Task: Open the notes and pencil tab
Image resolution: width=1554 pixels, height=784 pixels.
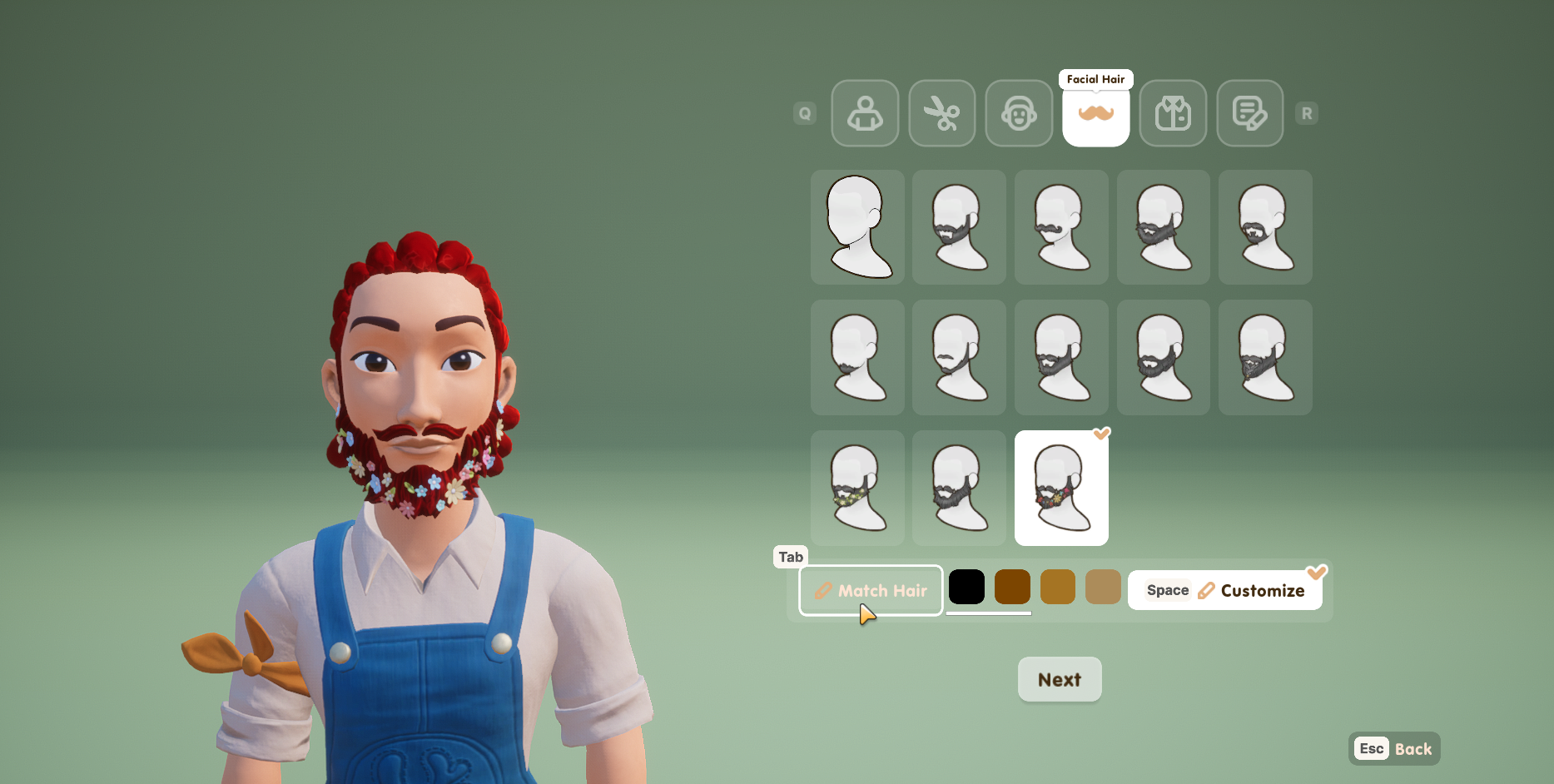Action: pyautogui.click(x=1249, y=113)
